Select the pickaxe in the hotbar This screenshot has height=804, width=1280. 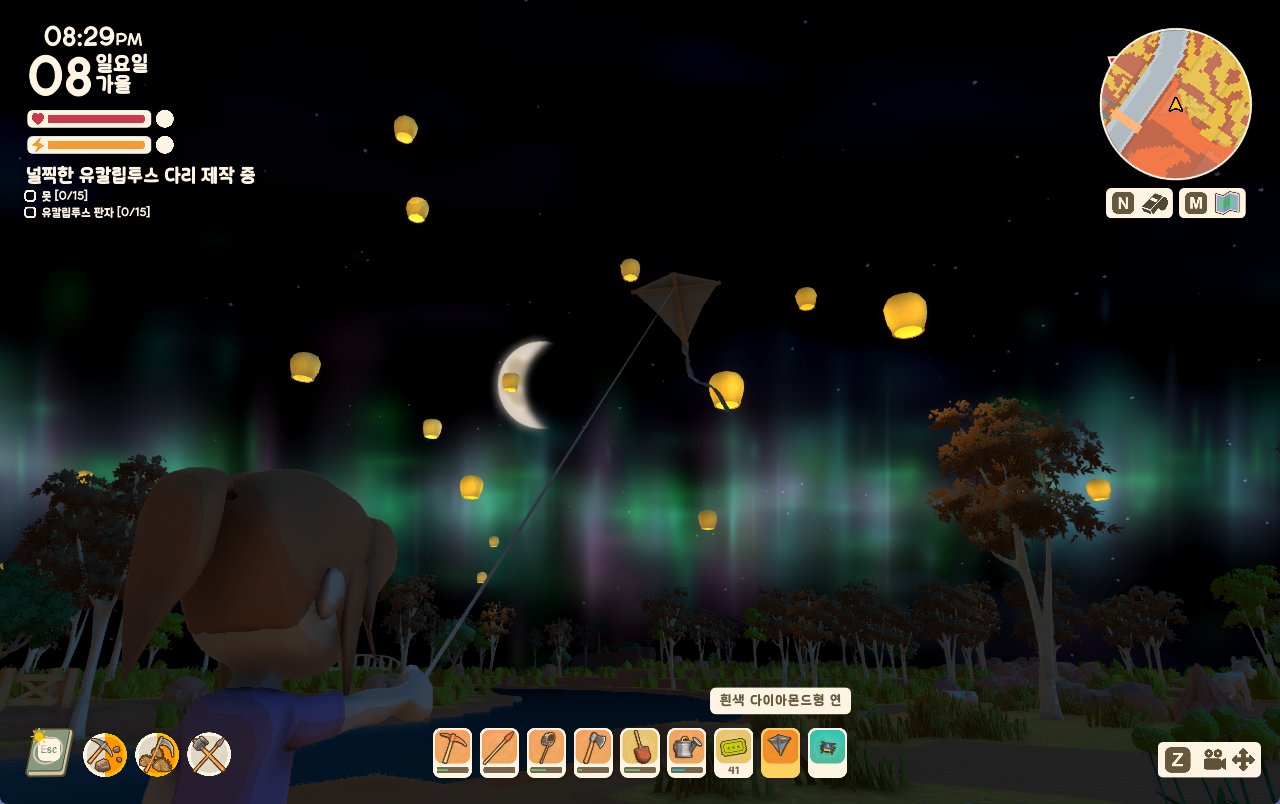(452, 750)
